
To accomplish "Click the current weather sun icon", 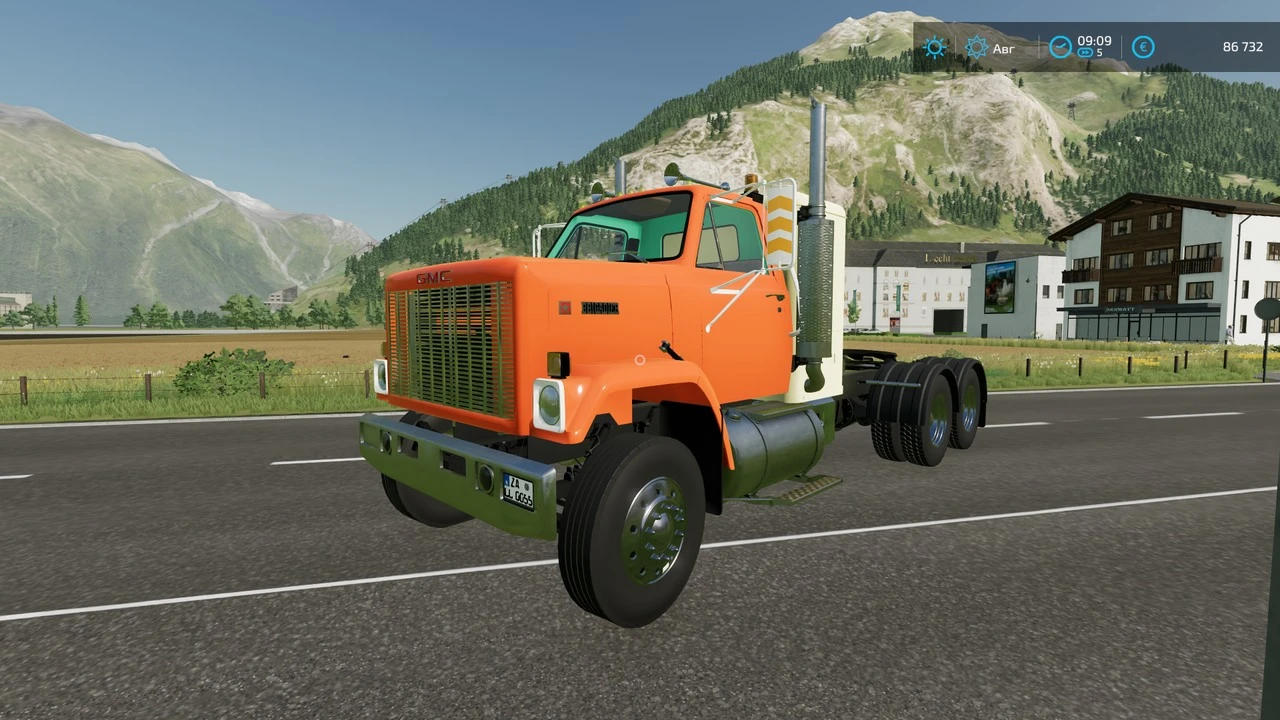I will tap(935, 48).
